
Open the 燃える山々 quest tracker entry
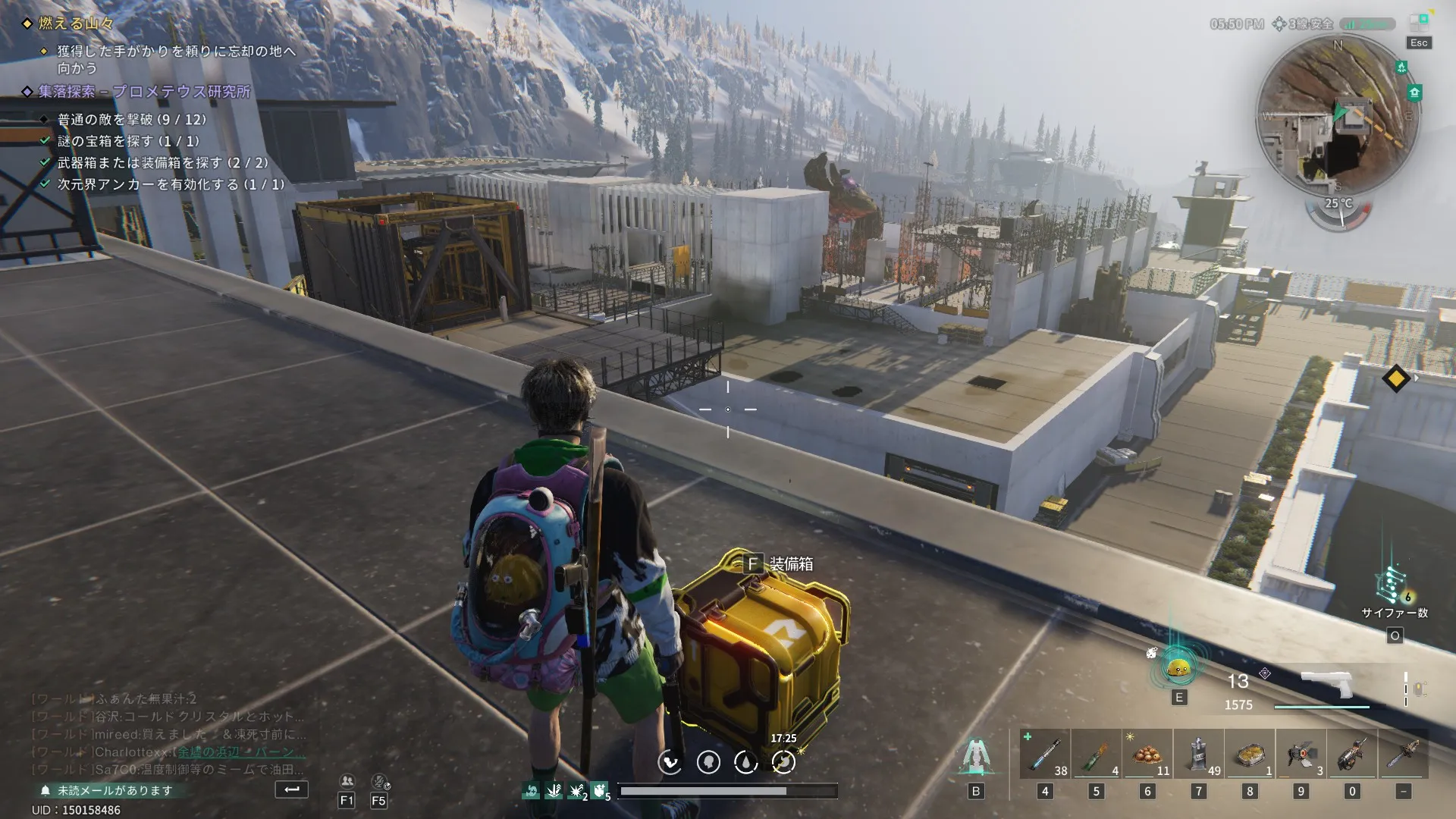click(76, 24)
